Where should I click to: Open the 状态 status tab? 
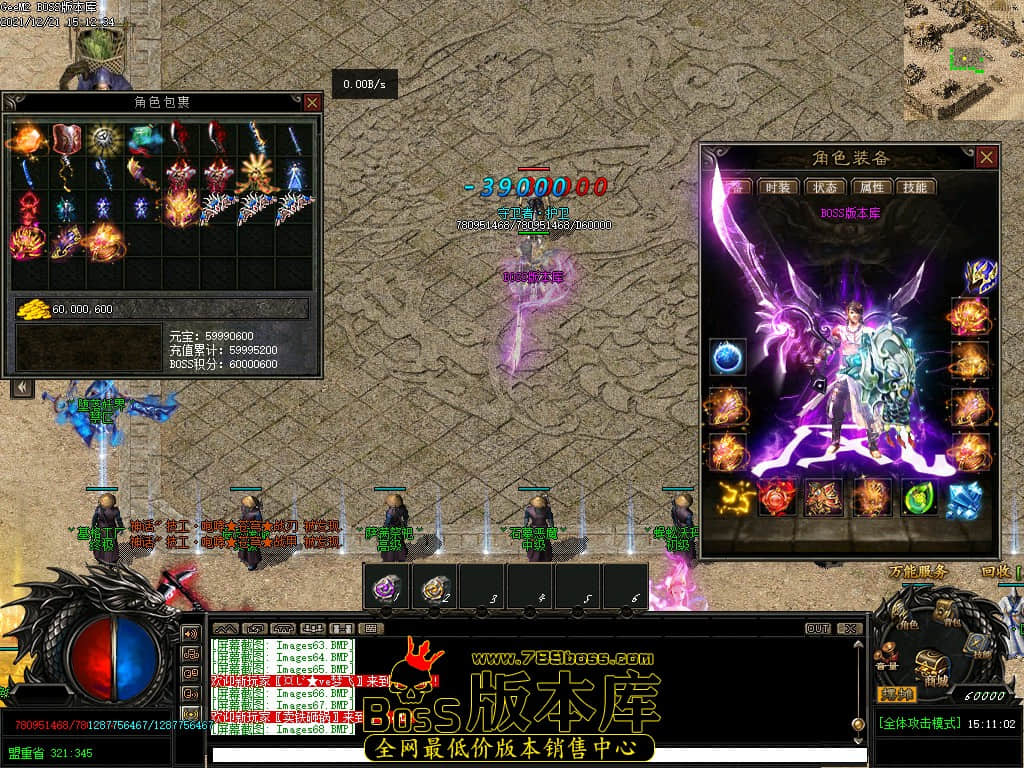(x=825, y=187)
